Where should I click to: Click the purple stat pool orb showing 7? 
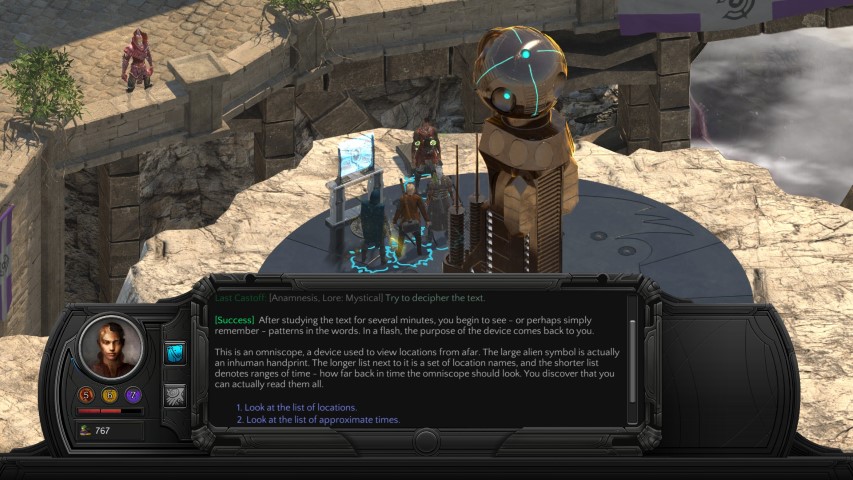click(x=134, y=395)
